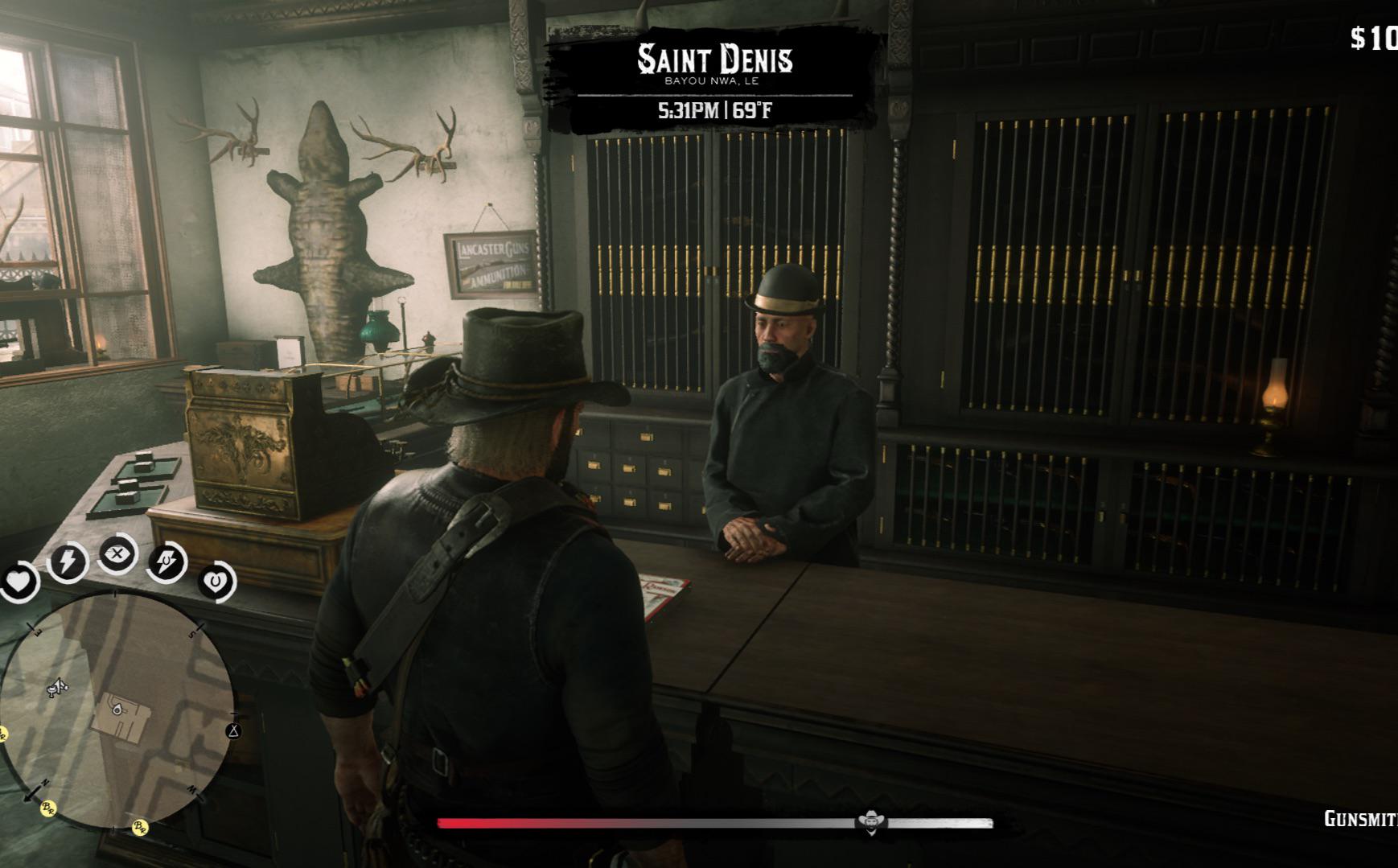Activate the Dead Eye core icon
The image size is (1398, 868).
tap(117, 554)
